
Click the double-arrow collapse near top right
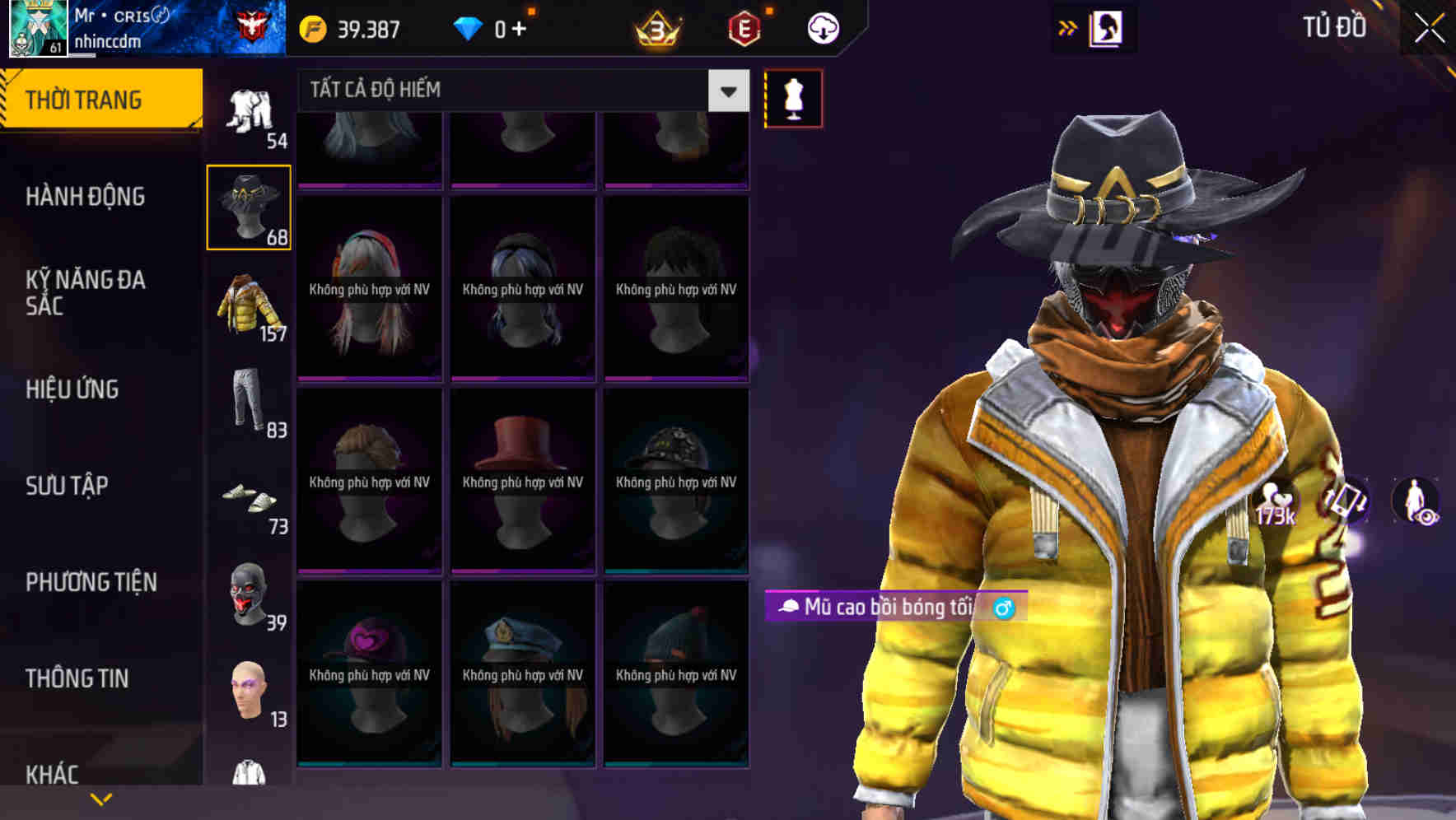click(1068, 27)
